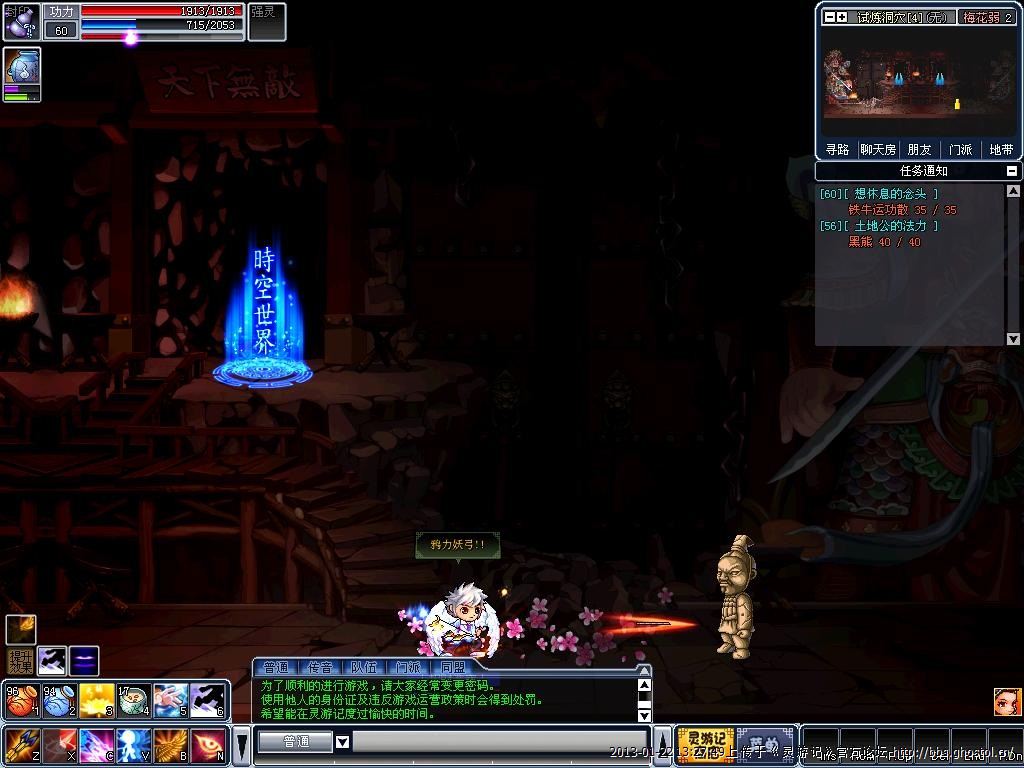
Task: Open the 聊天房 chat room
Action: tap(877, 150)
